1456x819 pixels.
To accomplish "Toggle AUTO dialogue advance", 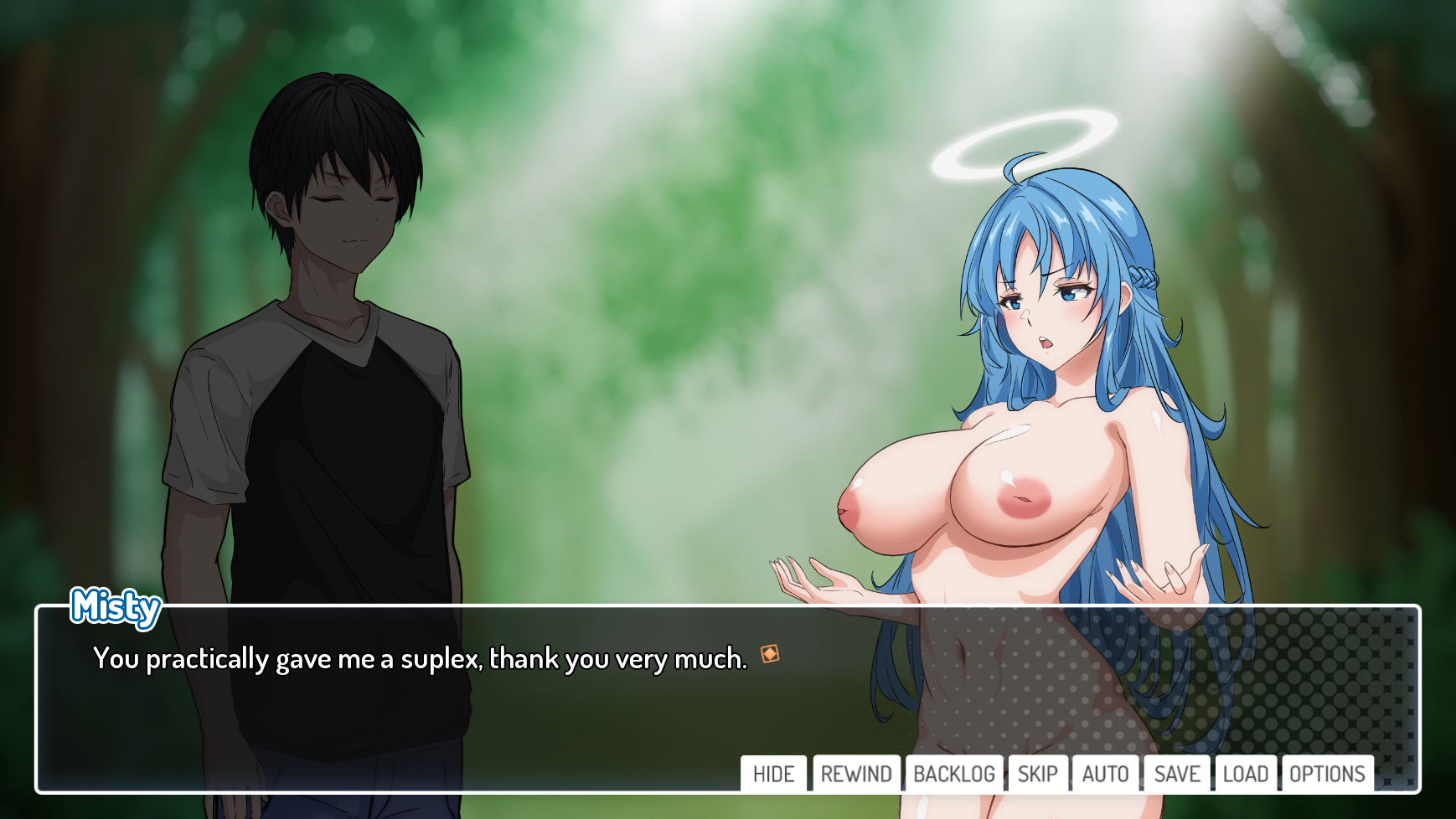I will coord(1105,774).
